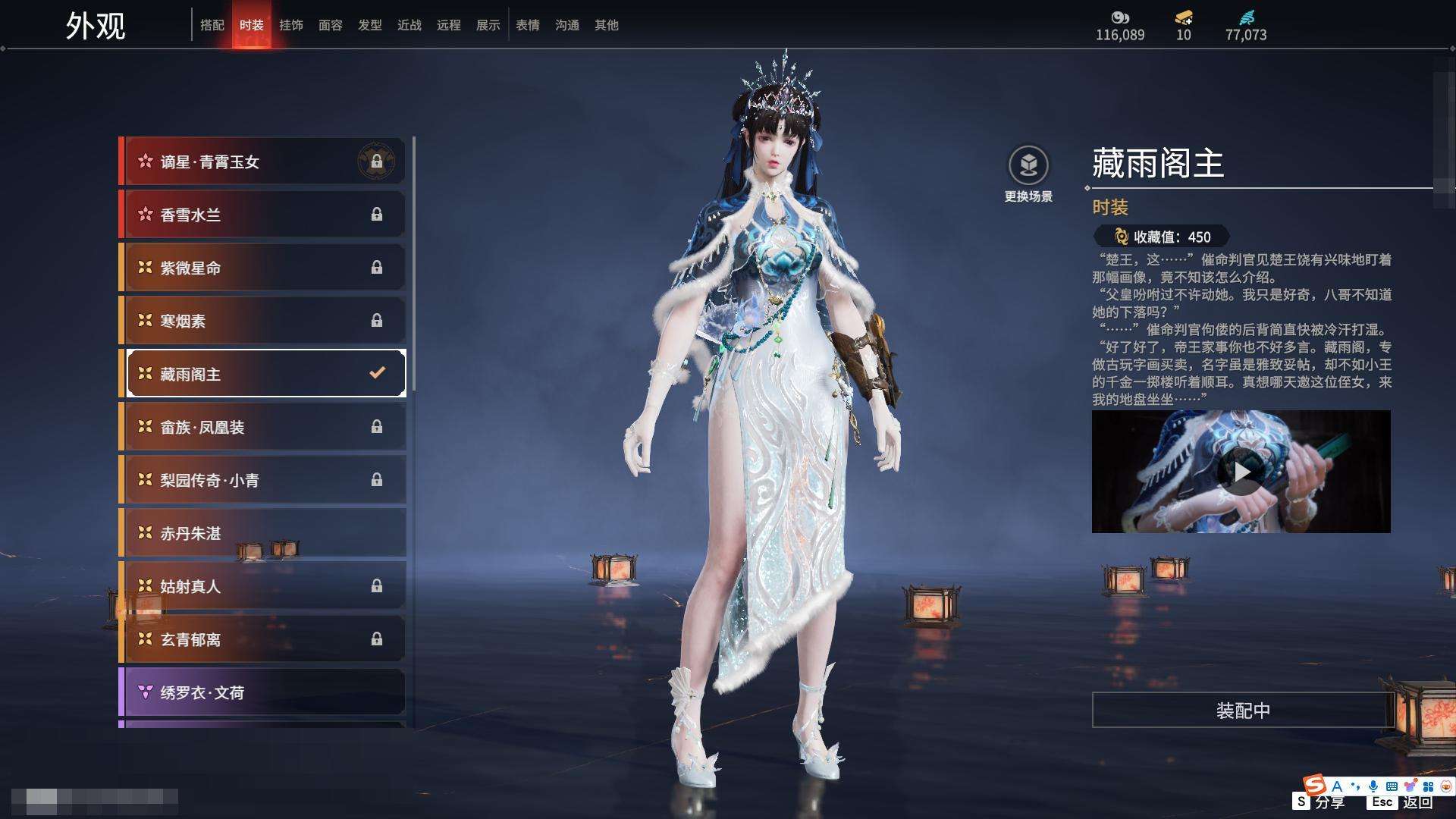Select the 寒烟素 outfit row
The width and height of the screenshot is (1456, 819).
pos(262,321)
